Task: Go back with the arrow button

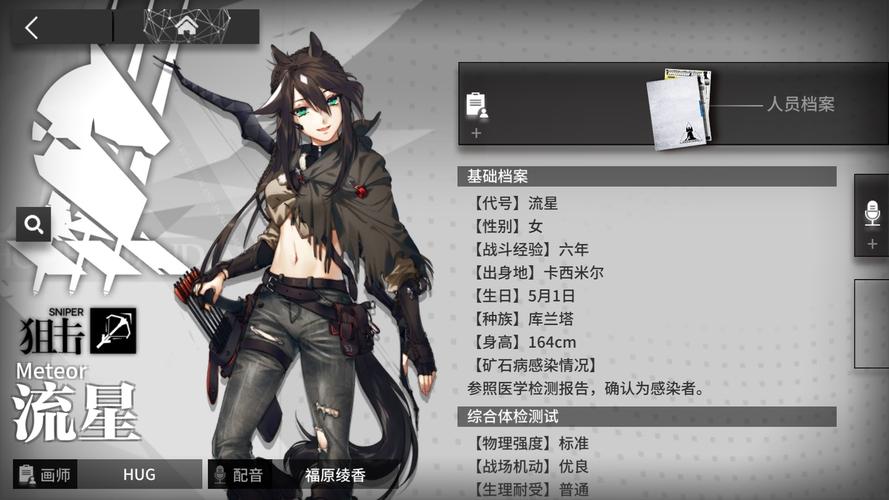Action: pos(32,27)
